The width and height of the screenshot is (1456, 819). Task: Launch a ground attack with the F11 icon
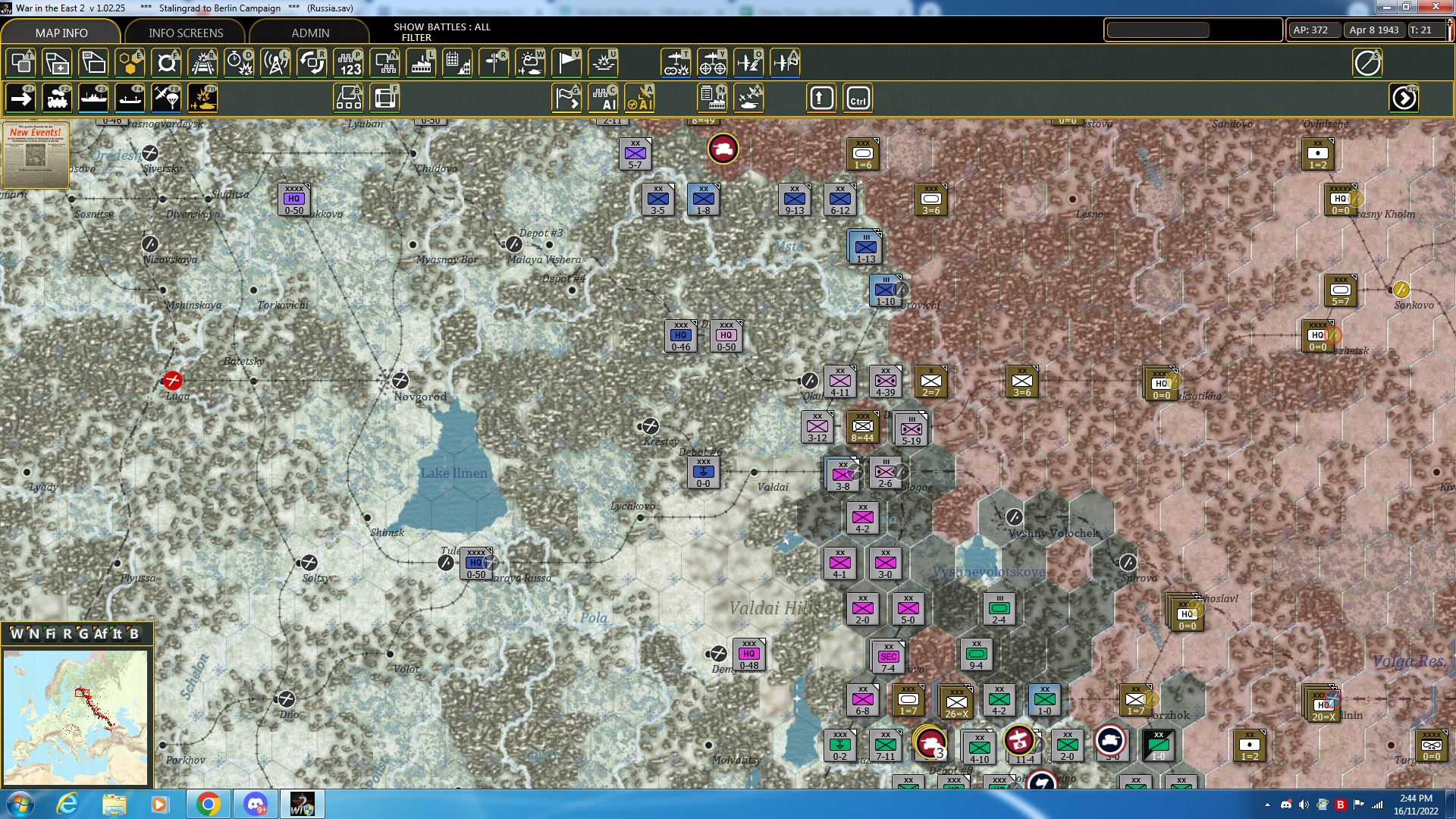[202, 97]
